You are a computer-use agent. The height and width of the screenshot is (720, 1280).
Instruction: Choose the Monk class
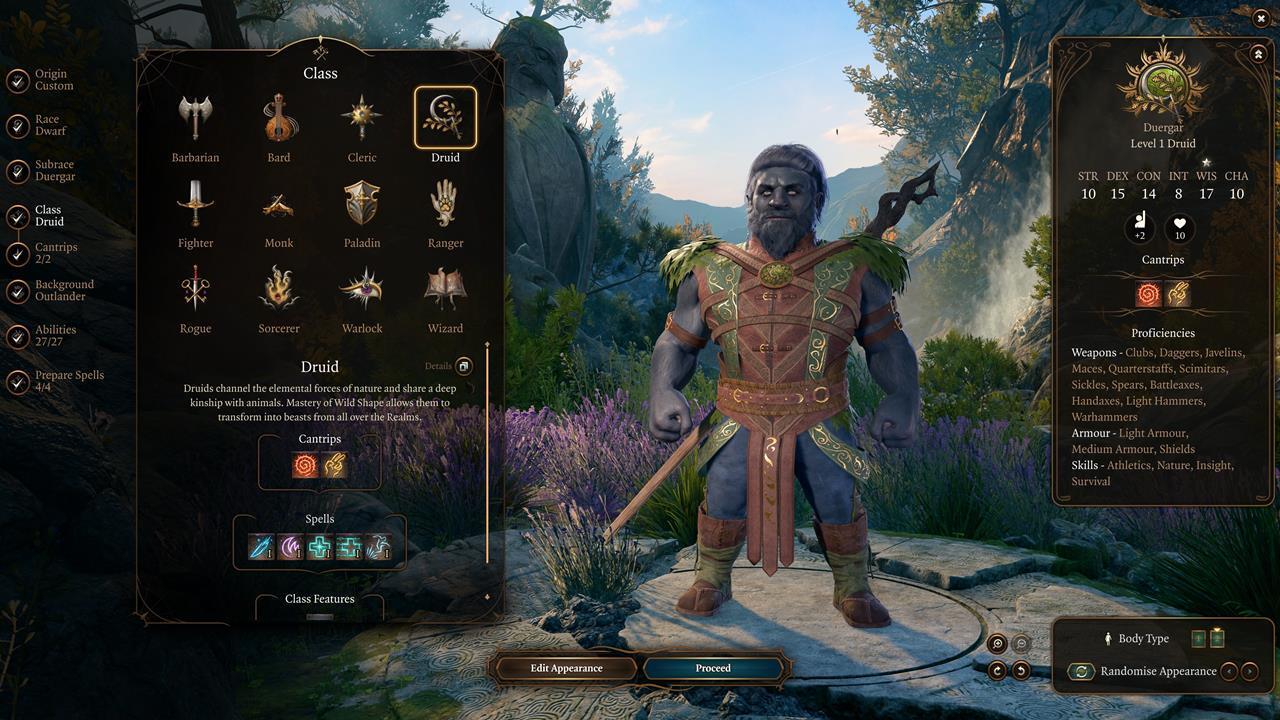279,204
